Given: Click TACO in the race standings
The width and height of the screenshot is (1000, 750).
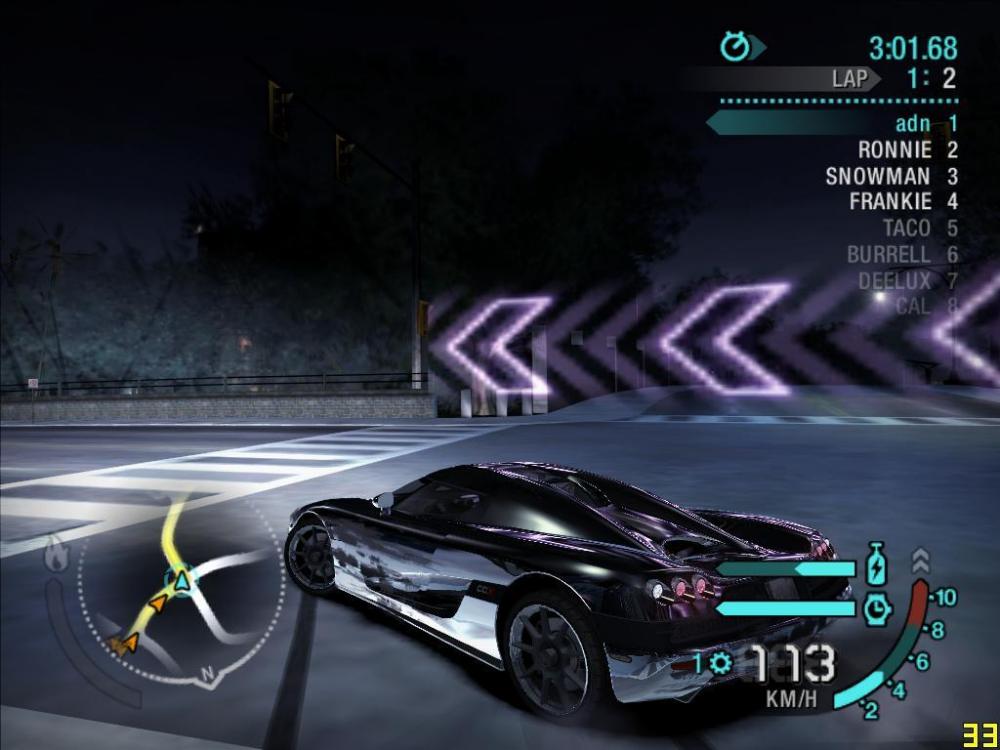Looking at the screenshot, I should [x=906, y=228].
